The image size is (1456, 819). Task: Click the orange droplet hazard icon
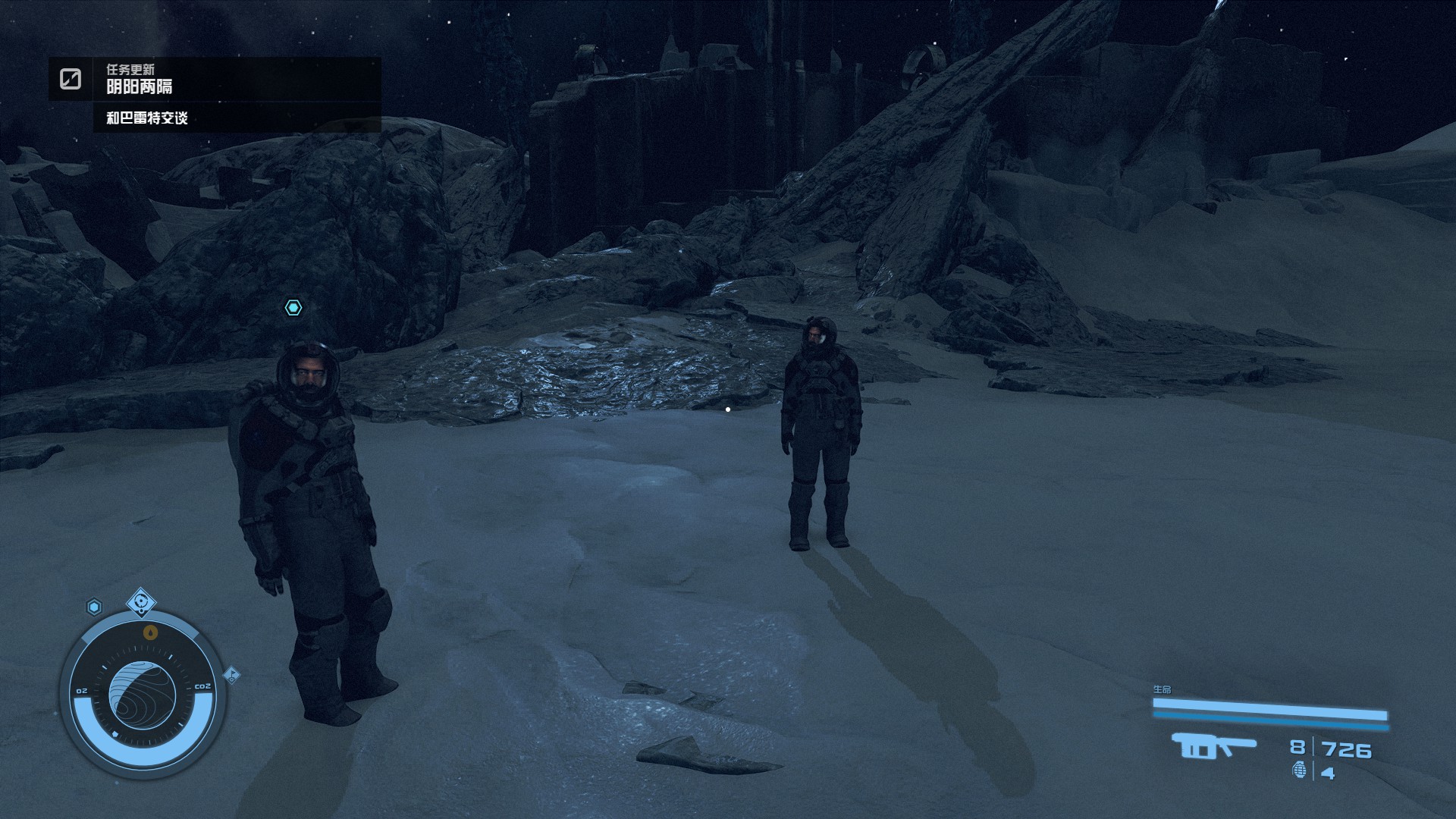point(150,632)
